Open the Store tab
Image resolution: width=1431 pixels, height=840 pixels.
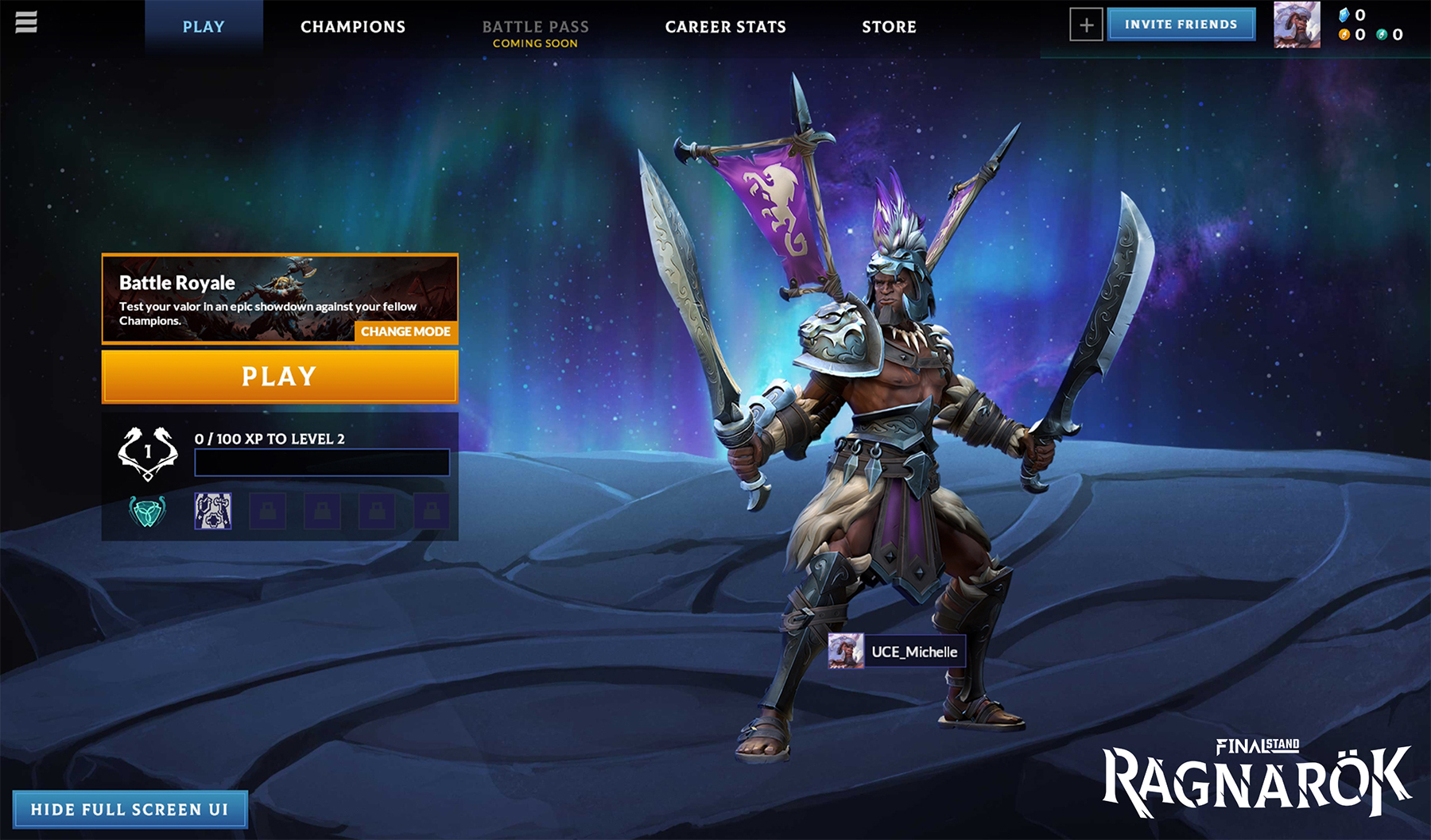pyautogui.click(x=890, y=26)
